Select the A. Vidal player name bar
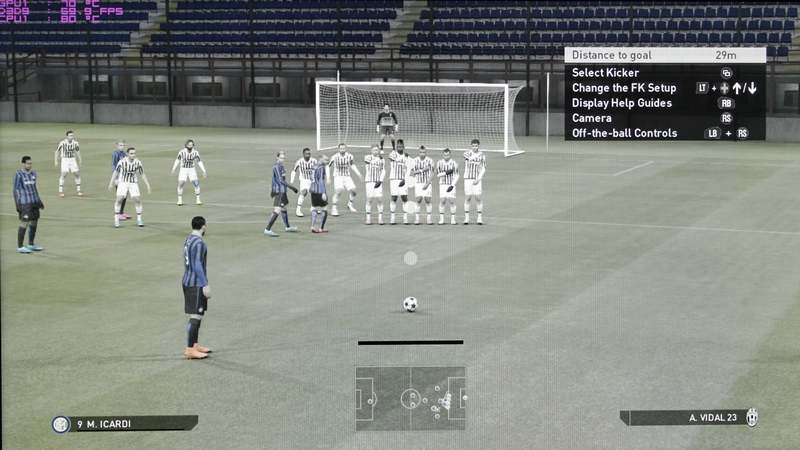 [x=688, y=418]
